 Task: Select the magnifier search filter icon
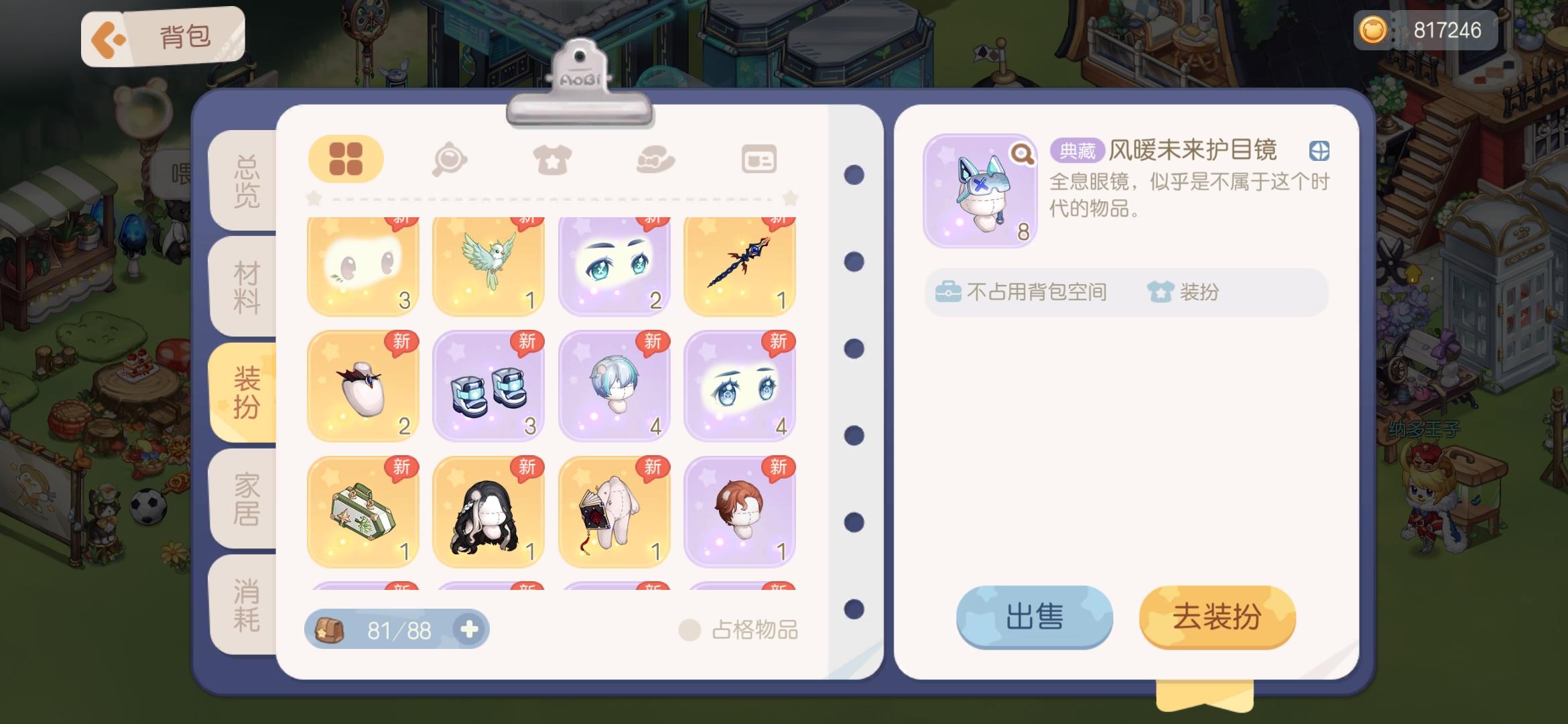450,159
